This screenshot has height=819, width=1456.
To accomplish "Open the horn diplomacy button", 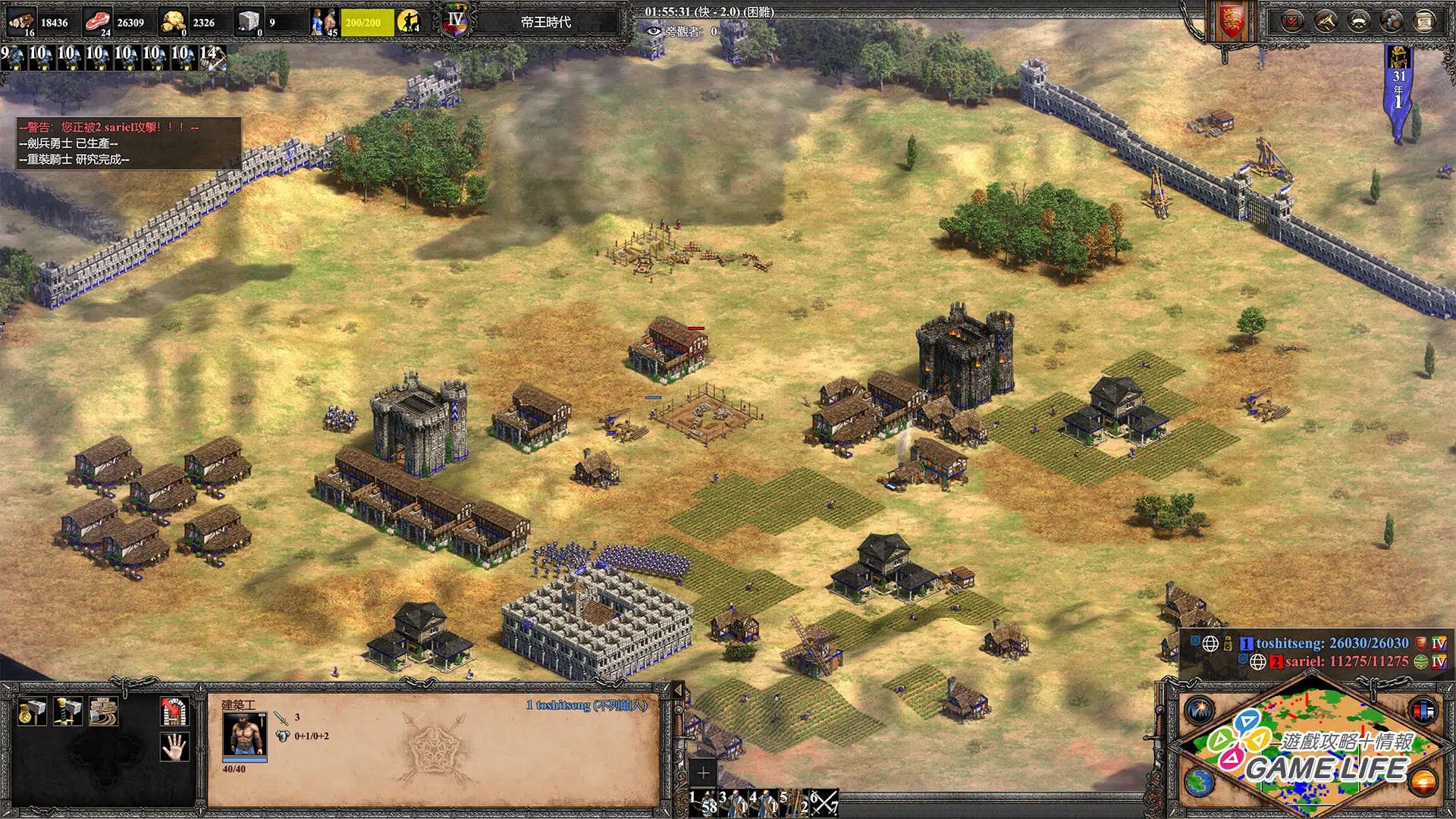I will click(1326, 22).
